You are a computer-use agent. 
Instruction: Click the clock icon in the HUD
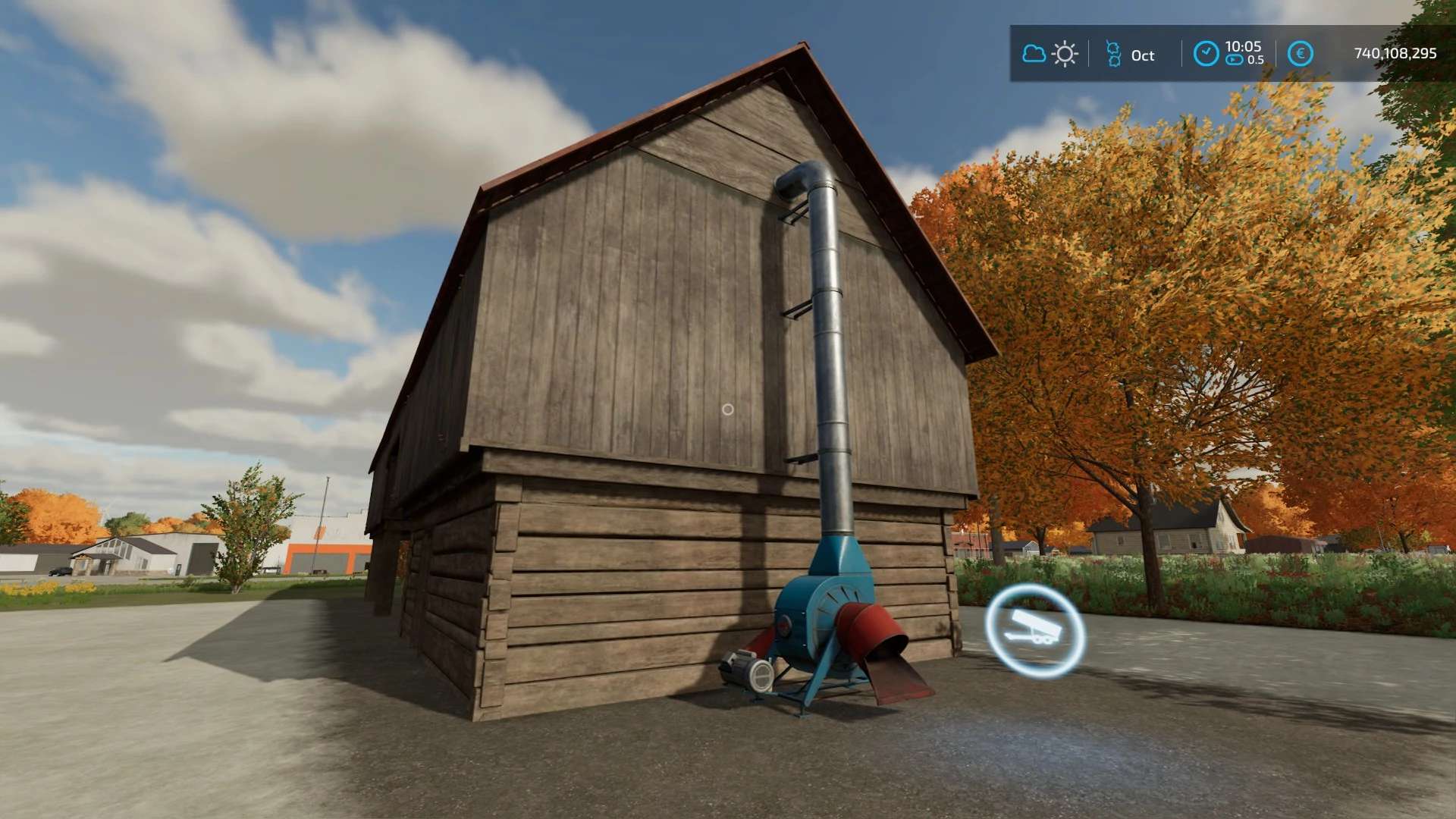coord(1206,54)
